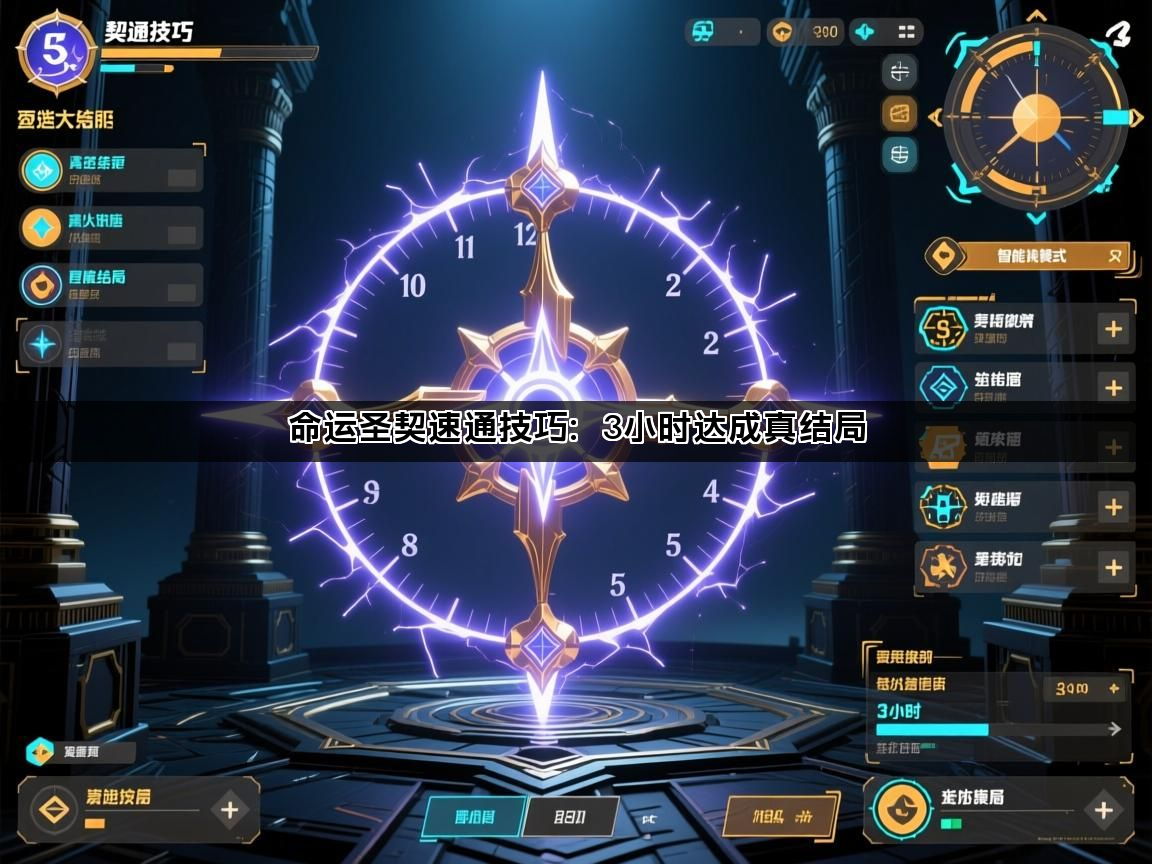The image size is (1152, 864).
Task: Close the orange mode banner
Action: click(1114, 256)
